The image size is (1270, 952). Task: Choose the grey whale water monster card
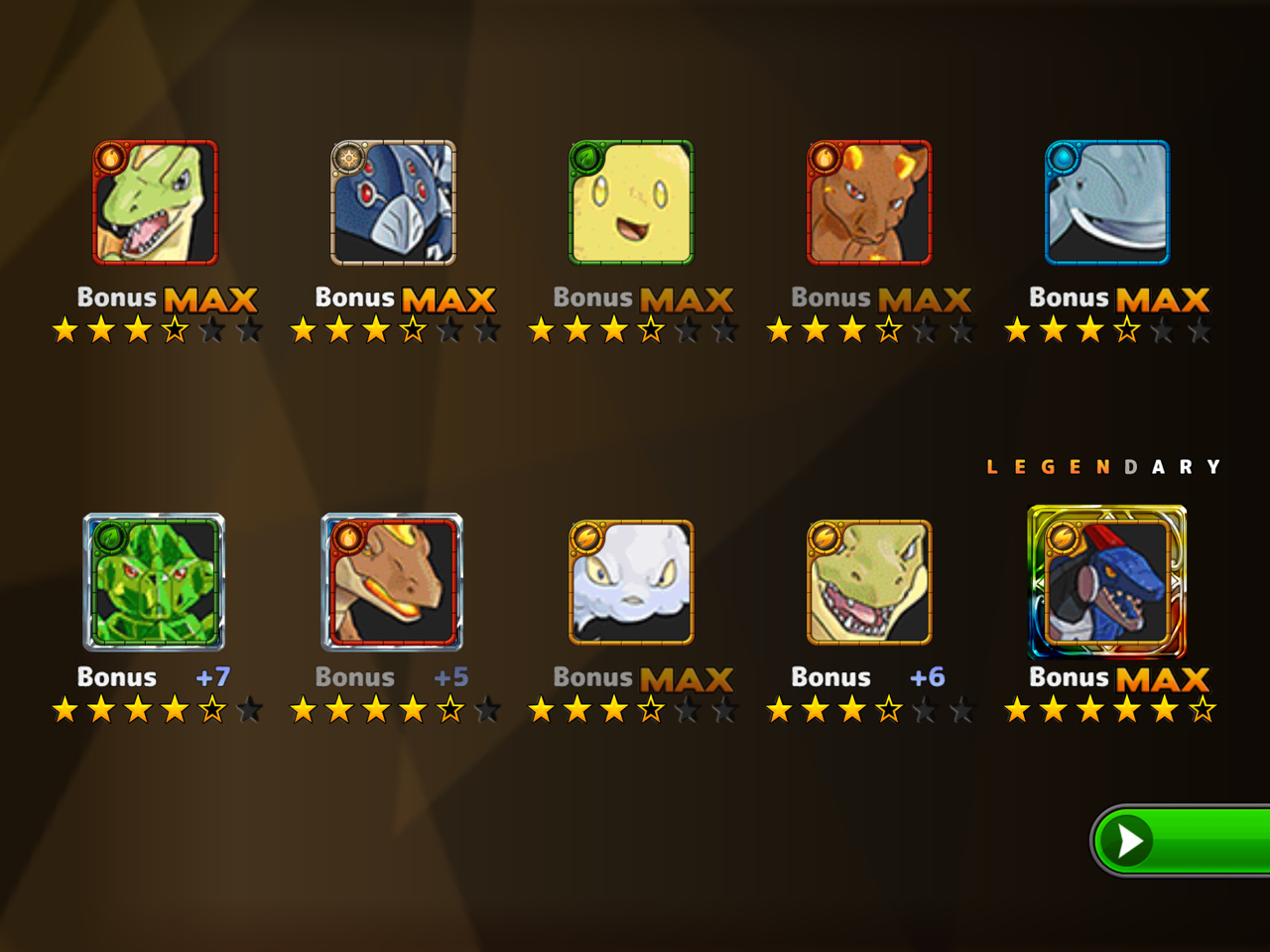(1107, 203)
